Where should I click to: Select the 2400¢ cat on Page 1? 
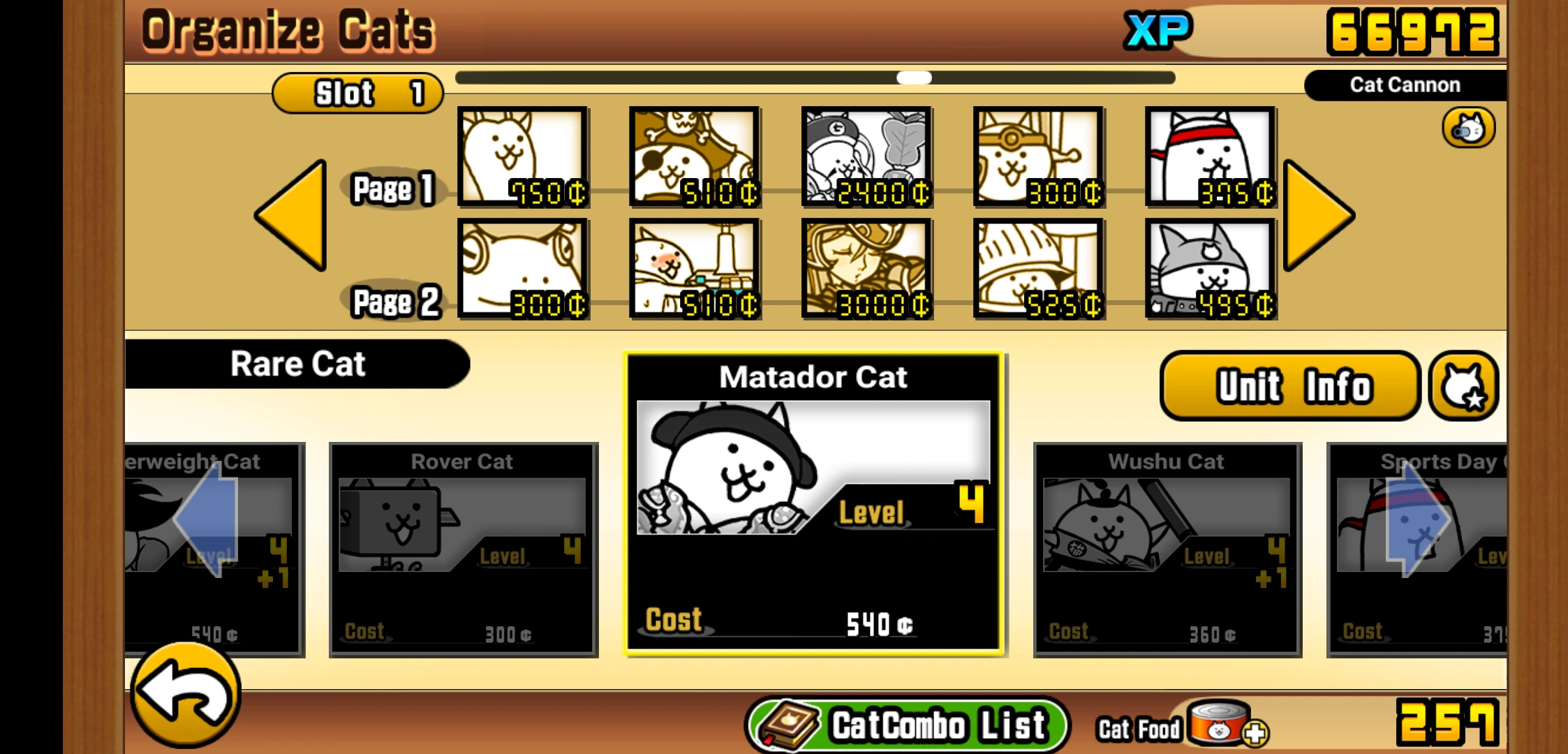[x=866, y=158]
